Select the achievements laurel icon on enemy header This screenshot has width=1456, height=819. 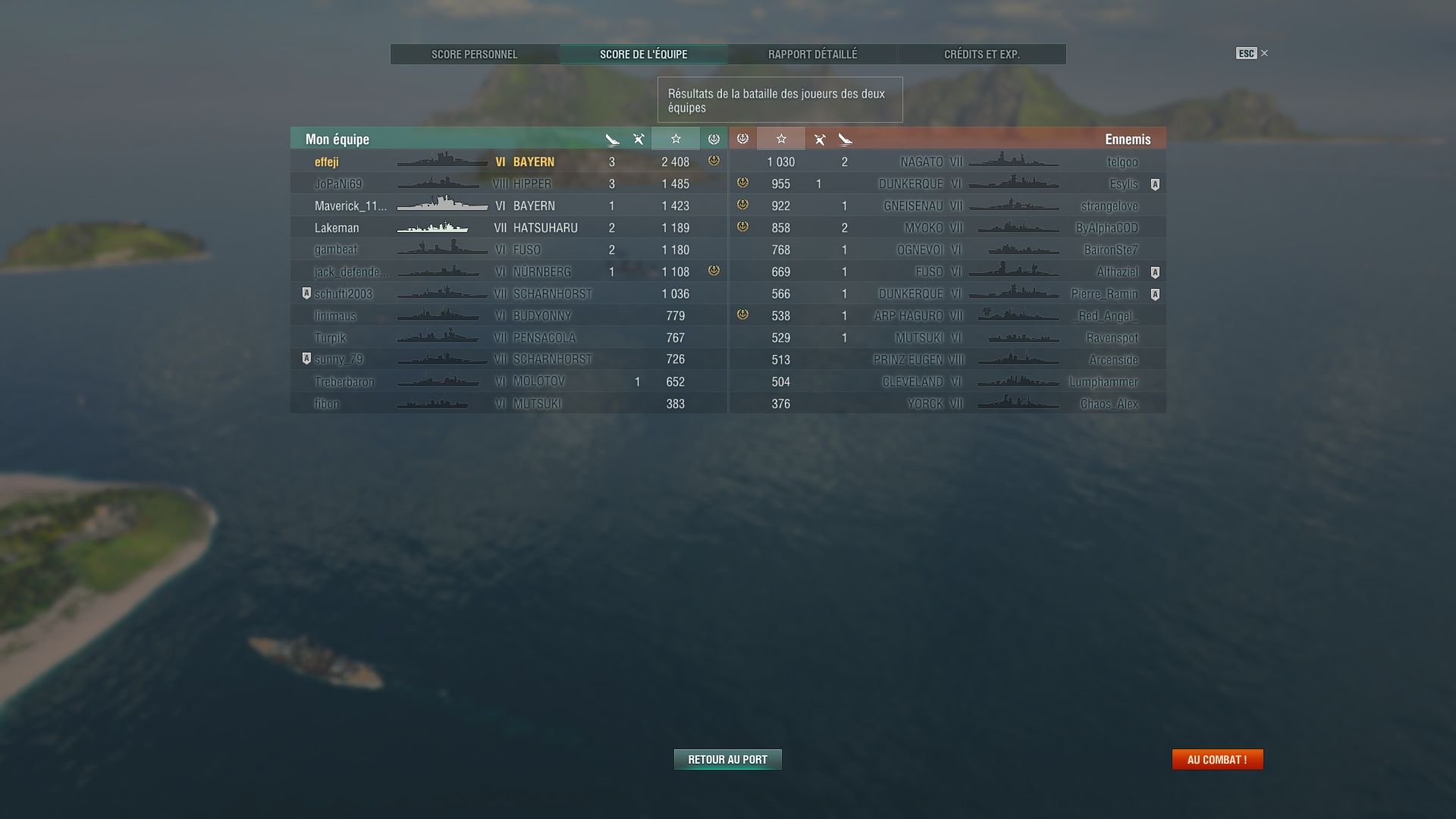pos(743,139)
